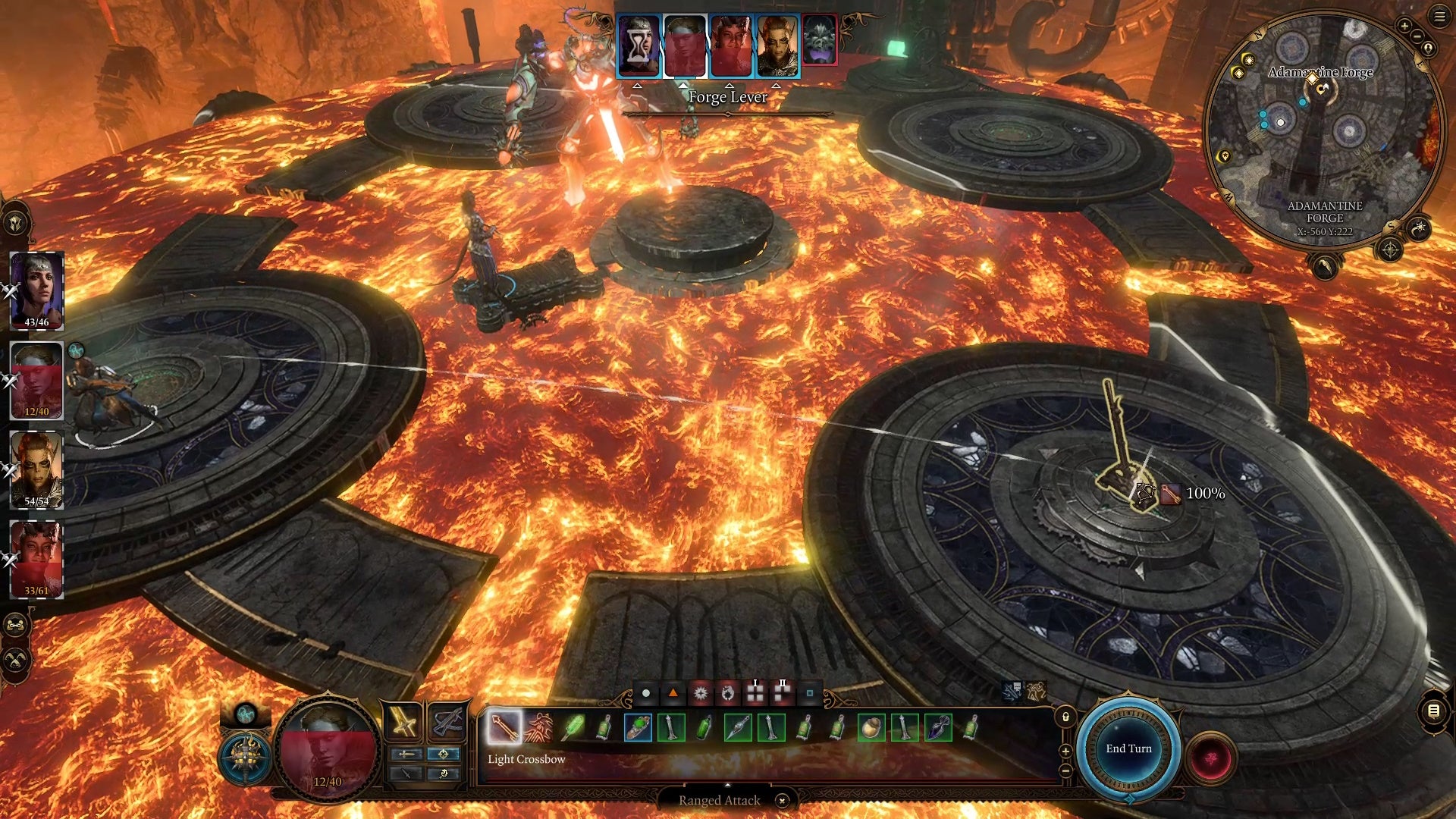Open the Adamantine Forge minimap
The image size is (1456, 819).
click(1323, 129)
